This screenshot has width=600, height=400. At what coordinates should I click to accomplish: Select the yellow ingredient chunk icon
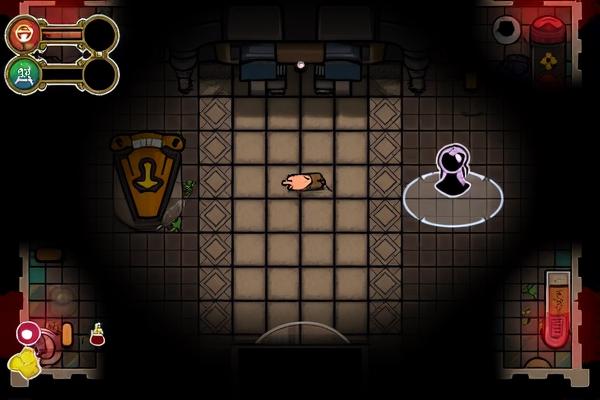23,363
